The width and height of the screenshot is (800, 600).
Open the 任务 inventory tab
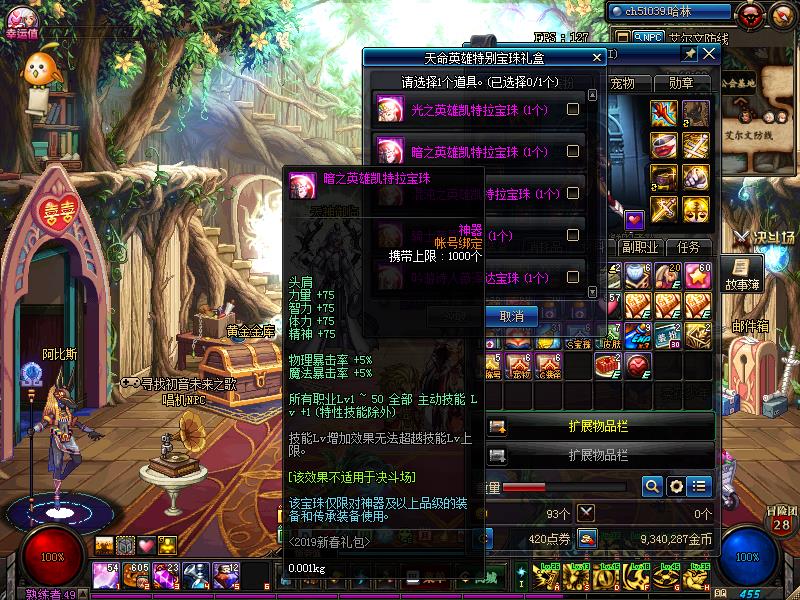tap(689, 247)
